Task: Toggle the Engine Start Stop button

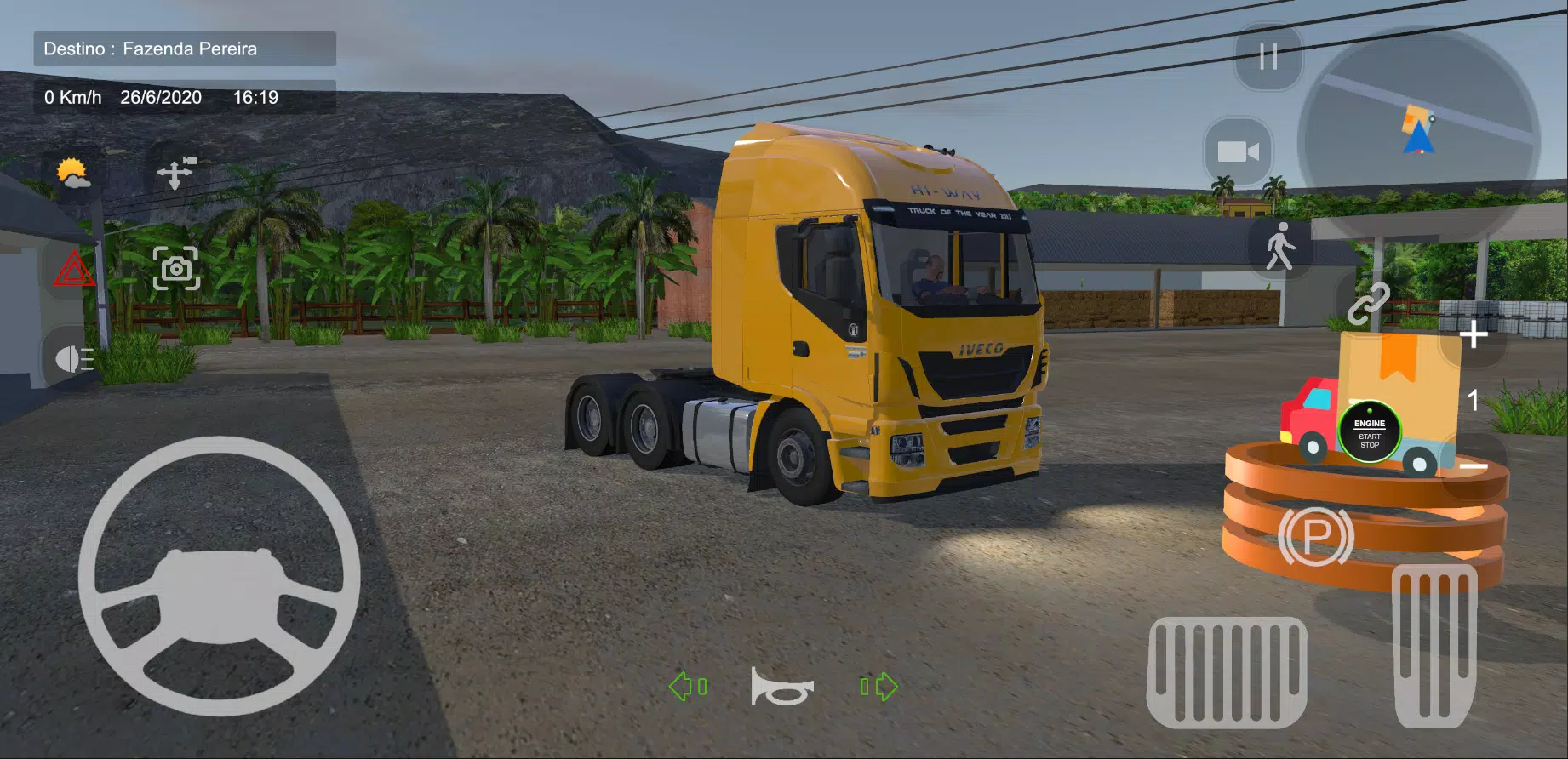Action: [x=1369, y=432]
